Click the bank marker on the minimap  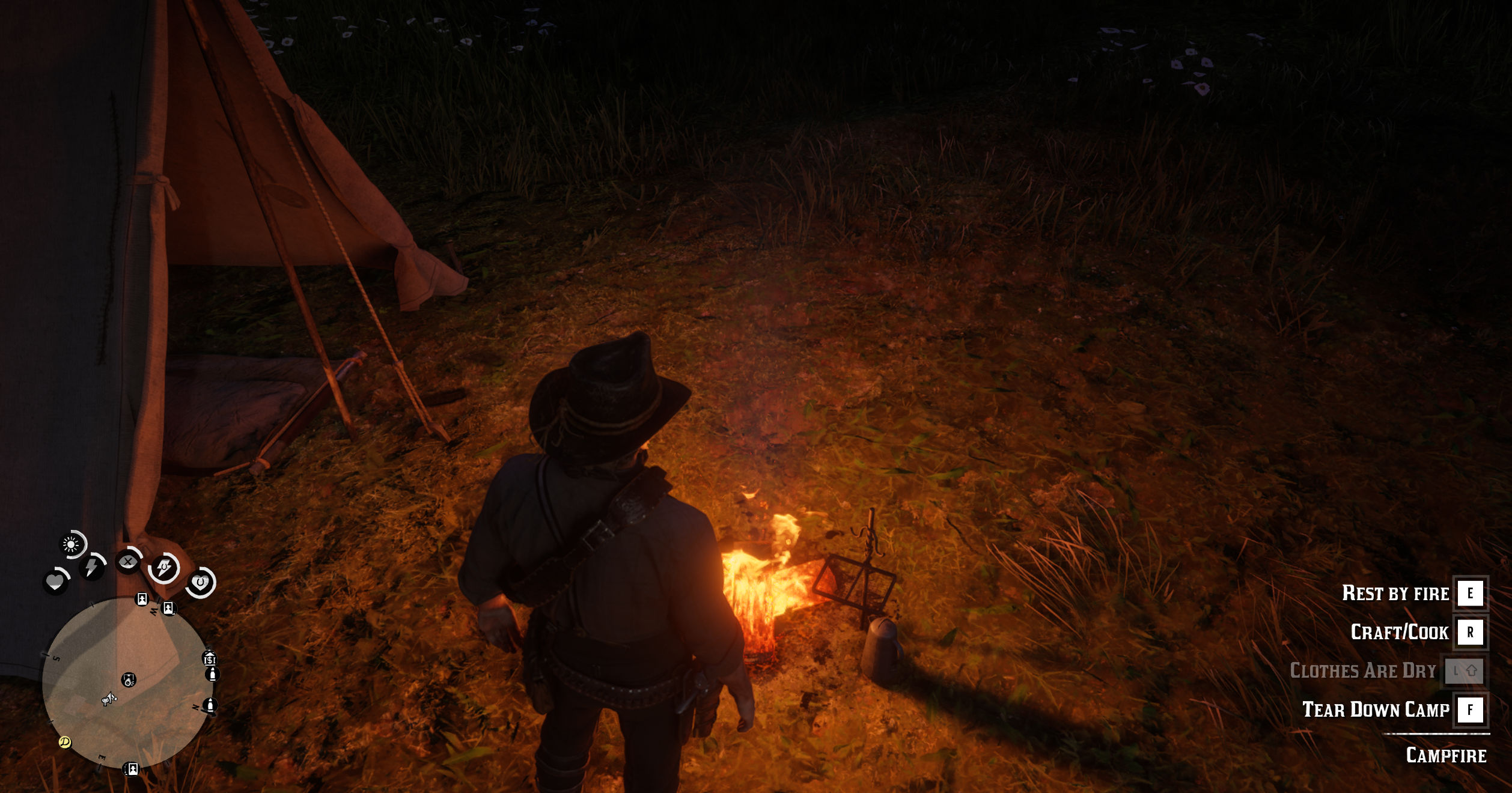[x=209, y=659]
